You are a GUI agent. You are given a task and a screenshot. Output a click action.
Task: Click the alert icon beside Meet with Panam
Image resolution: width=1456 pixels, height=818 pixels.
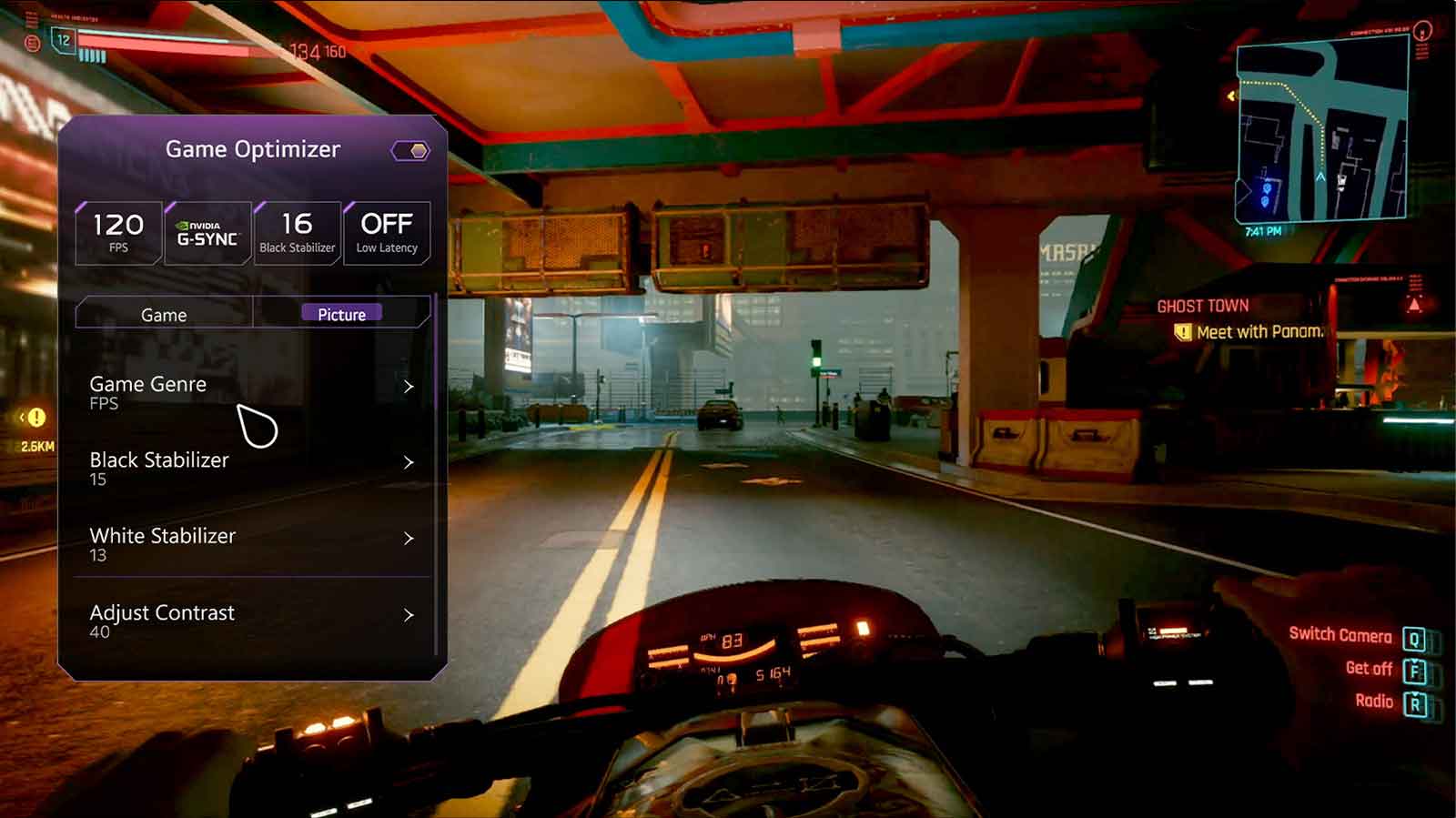click(x=1184, y=331)
